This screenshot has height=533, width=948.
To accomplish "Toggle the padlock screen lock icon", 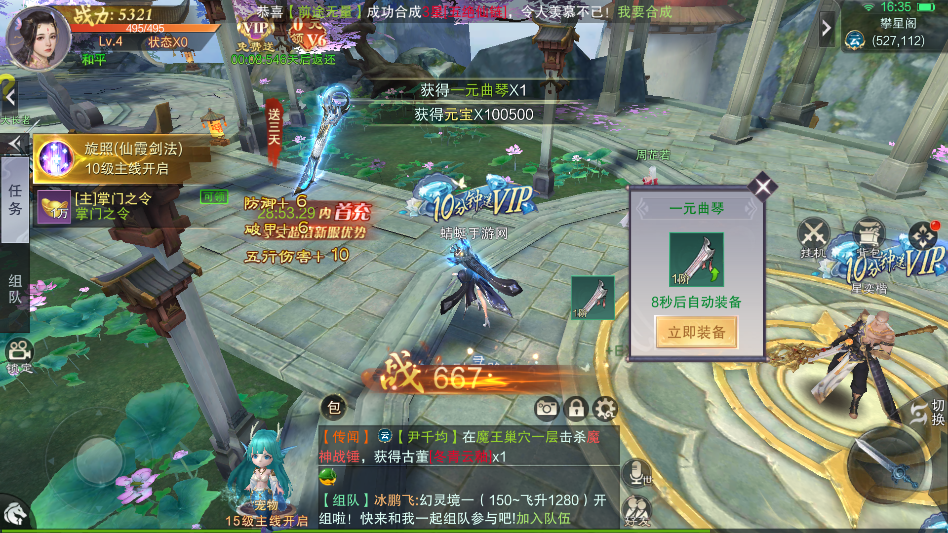I will 576,407.
